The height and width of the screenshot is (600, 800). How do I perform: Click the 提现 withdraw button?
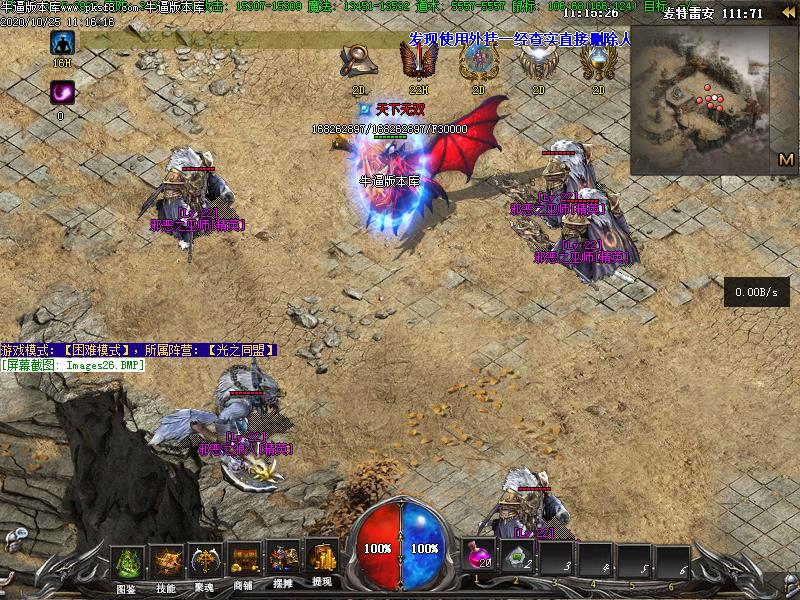[x=321, y=563]
